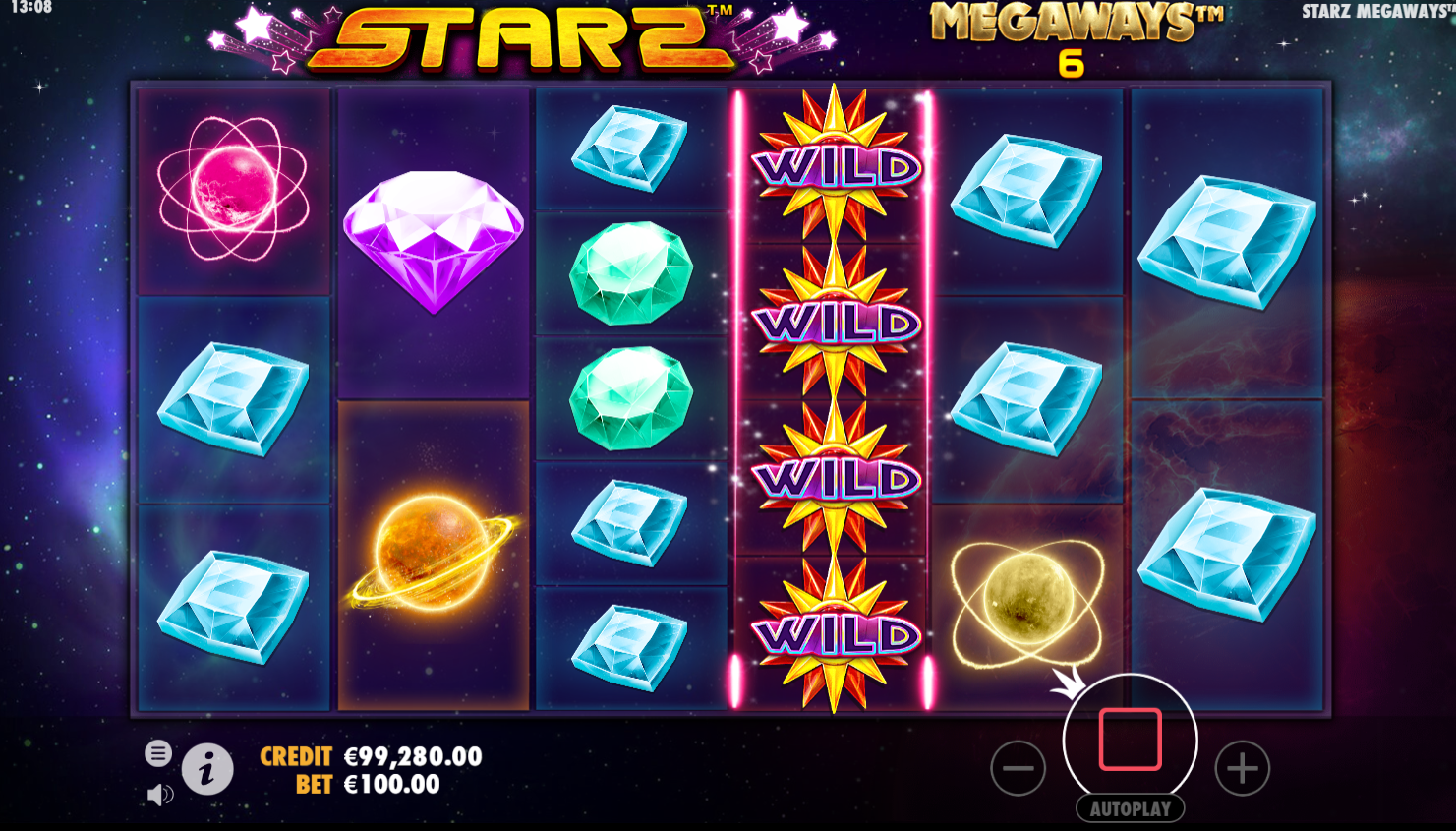1456x831 pixels.
Task: Open the hamburger game menu
Action: click(x=157, y=753)
